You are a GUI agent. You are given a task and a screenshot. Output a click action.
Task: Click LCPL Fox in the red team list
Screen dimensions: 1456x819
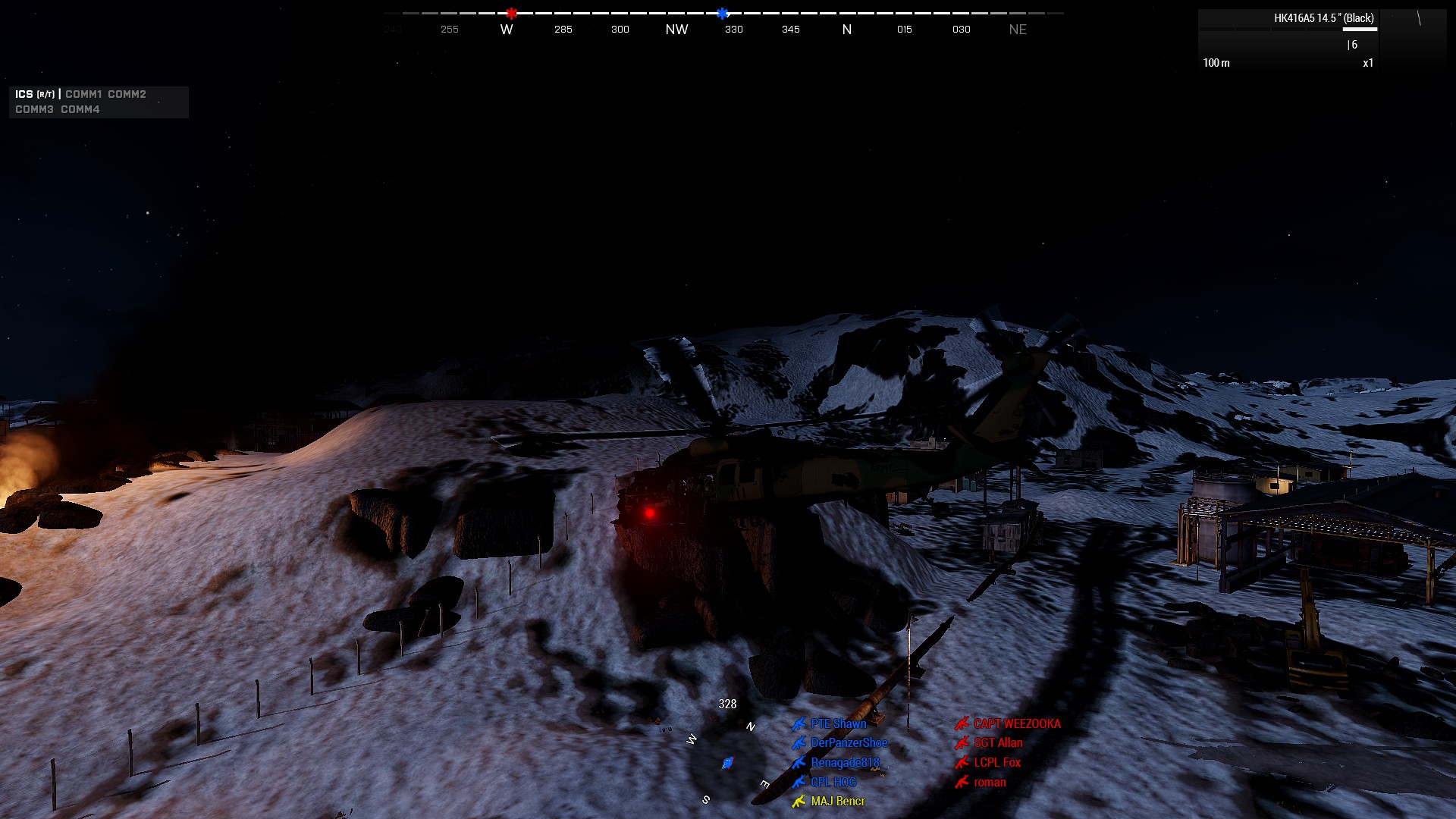[x=997, y=763]
